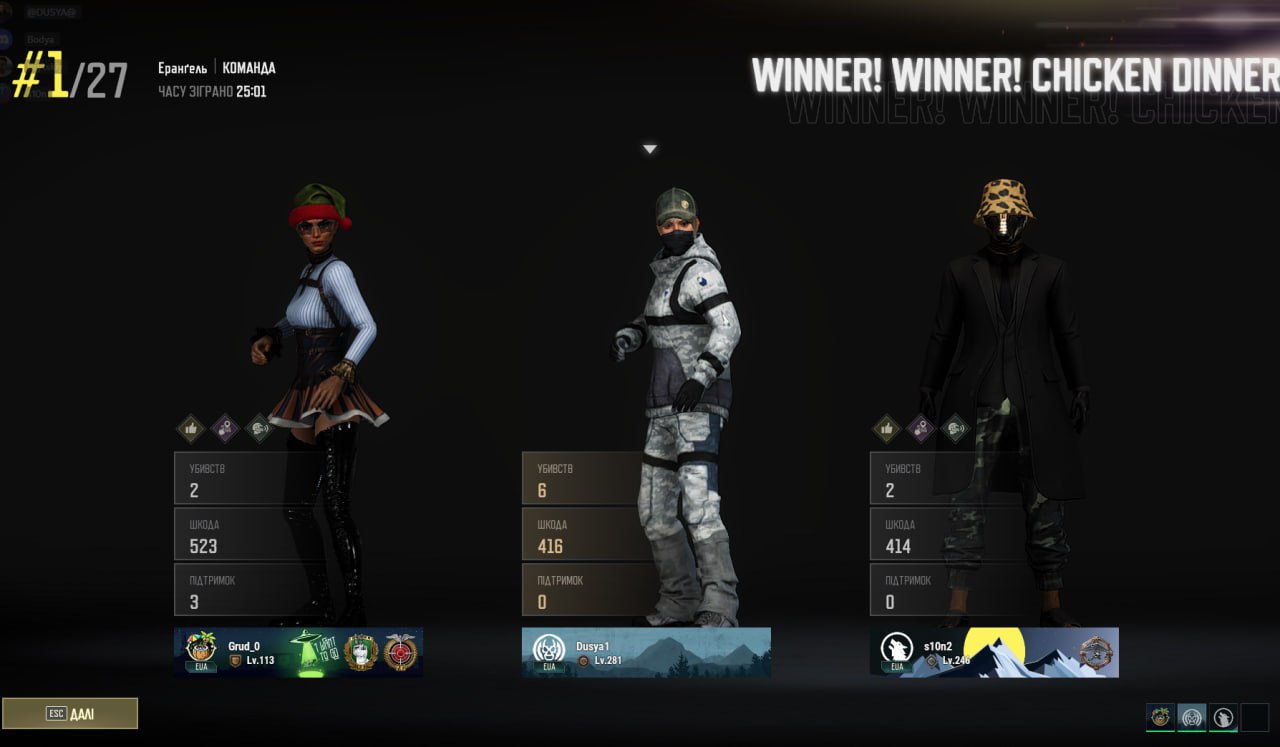The width and height of the screenshot is (1280, 747).
Task: Switch to the КОМАНДА mode label
Action: pyautogui.click(x=247, y=67)
